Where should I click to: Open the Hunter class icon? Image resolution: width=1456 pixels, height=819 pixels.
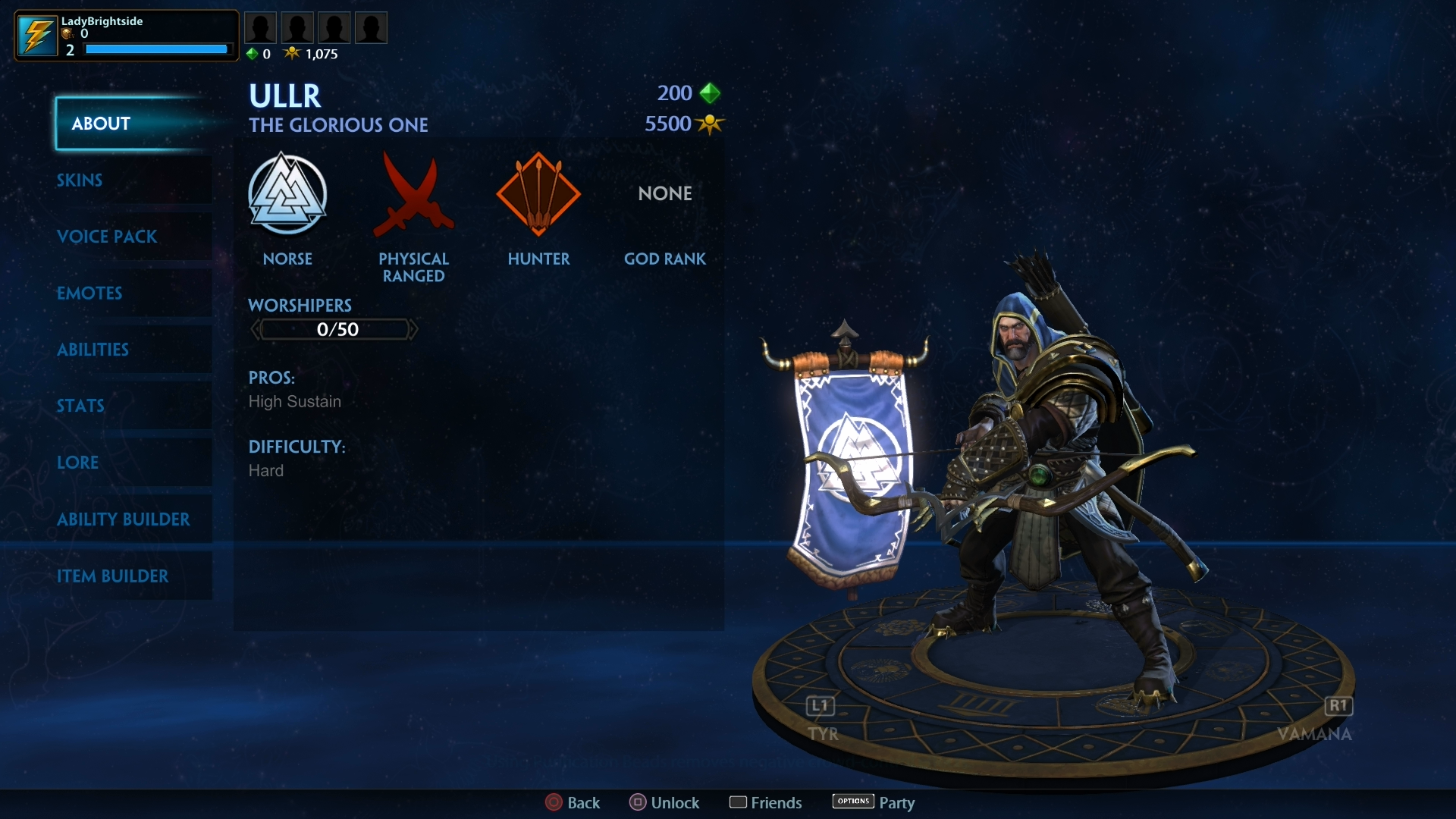click(538, 195)
